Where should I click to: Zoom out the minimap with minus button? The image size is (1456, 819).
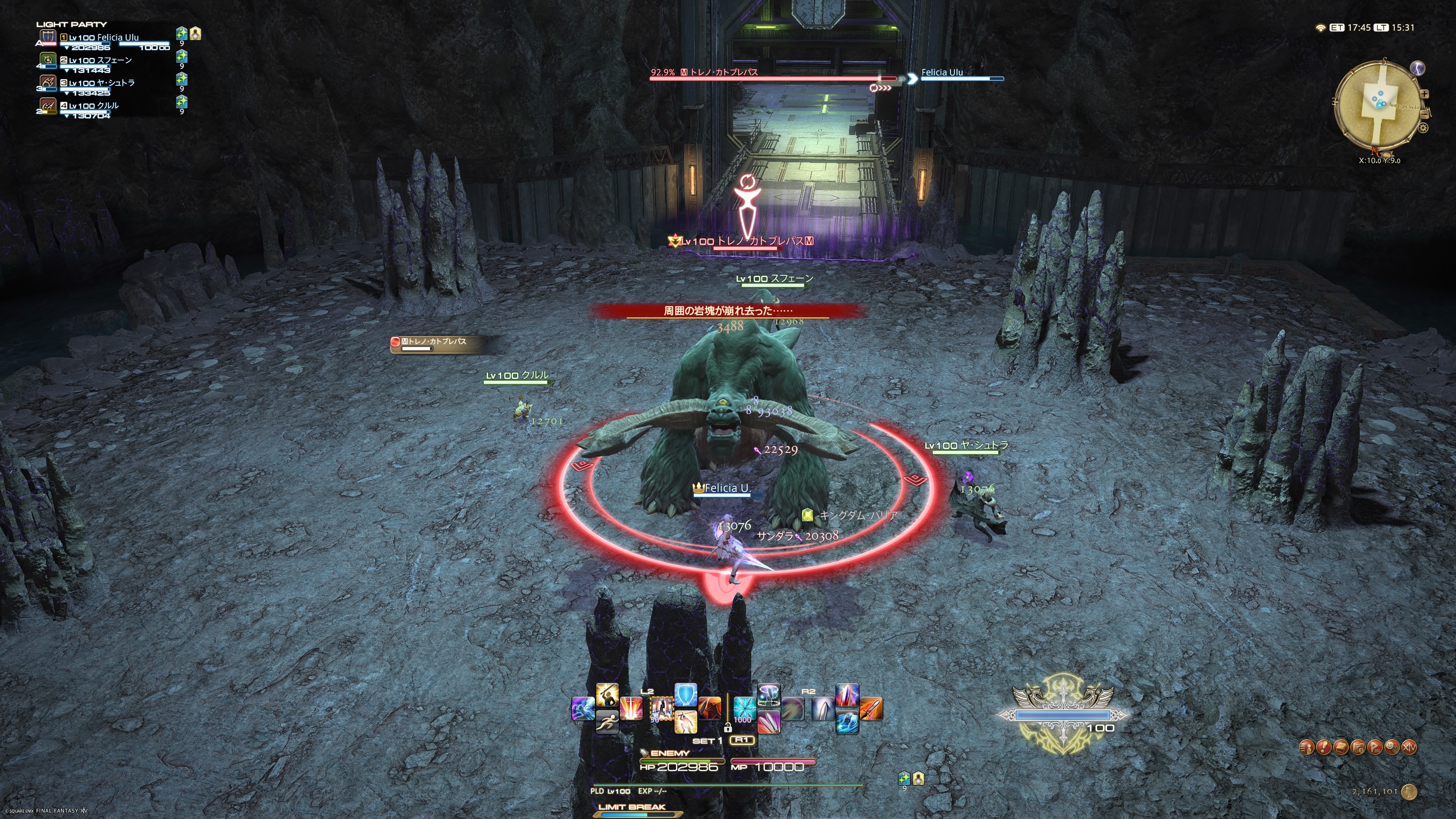point(1425,115)
